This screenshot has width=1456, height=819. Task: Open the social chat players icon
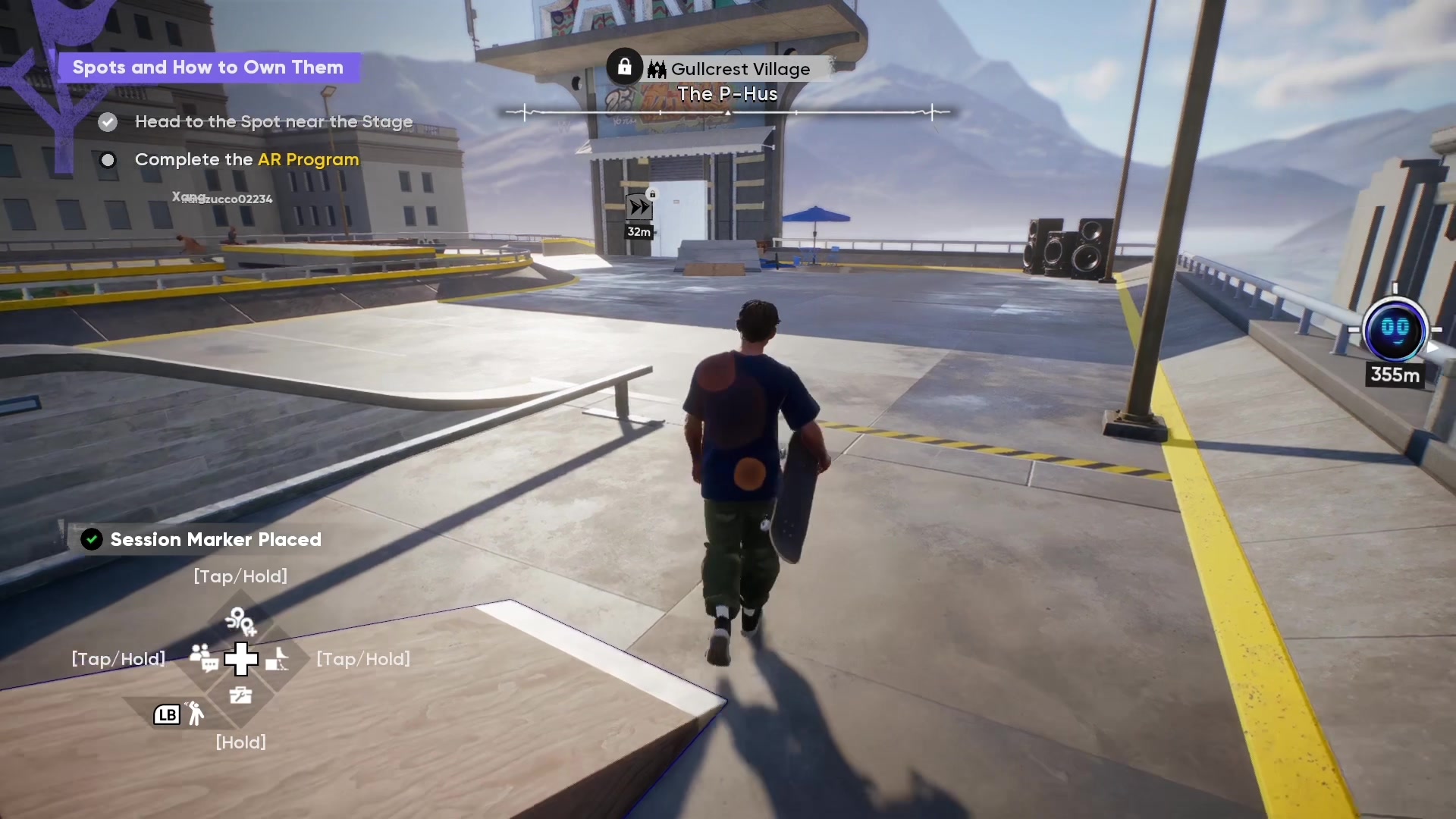[203, 657]
